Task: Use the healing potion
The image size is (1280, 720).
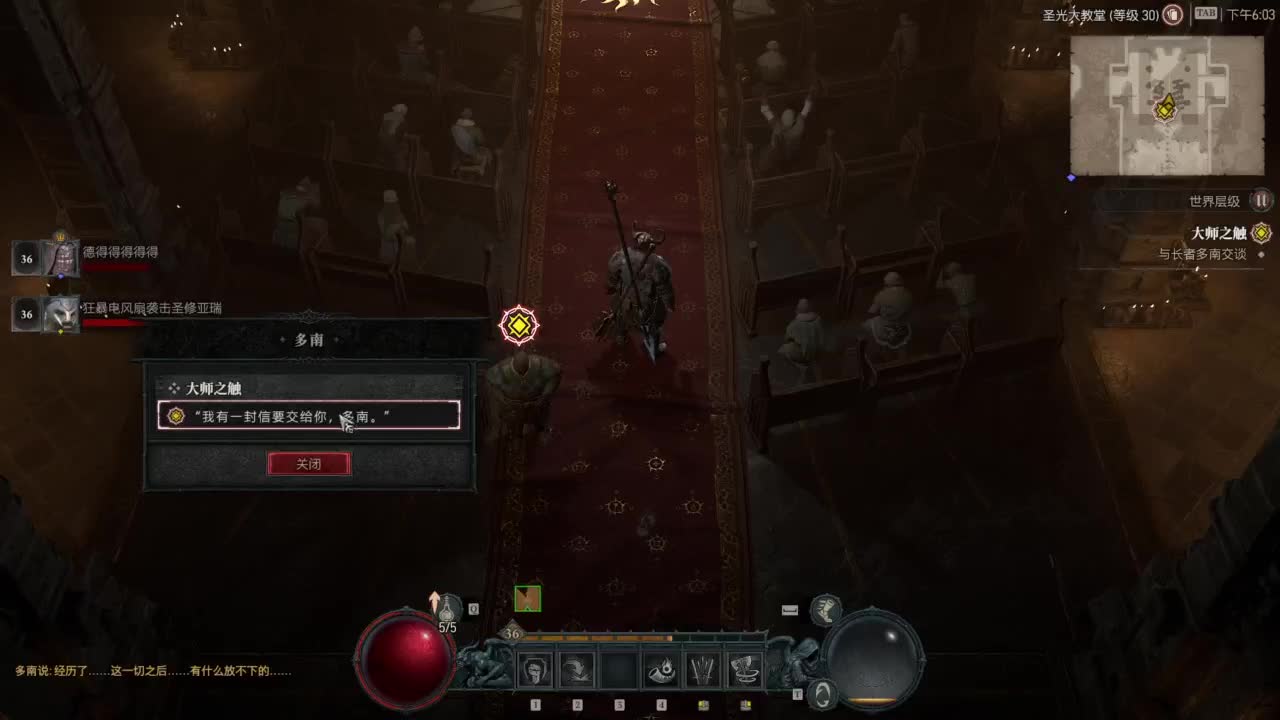Action: (448, 607)
